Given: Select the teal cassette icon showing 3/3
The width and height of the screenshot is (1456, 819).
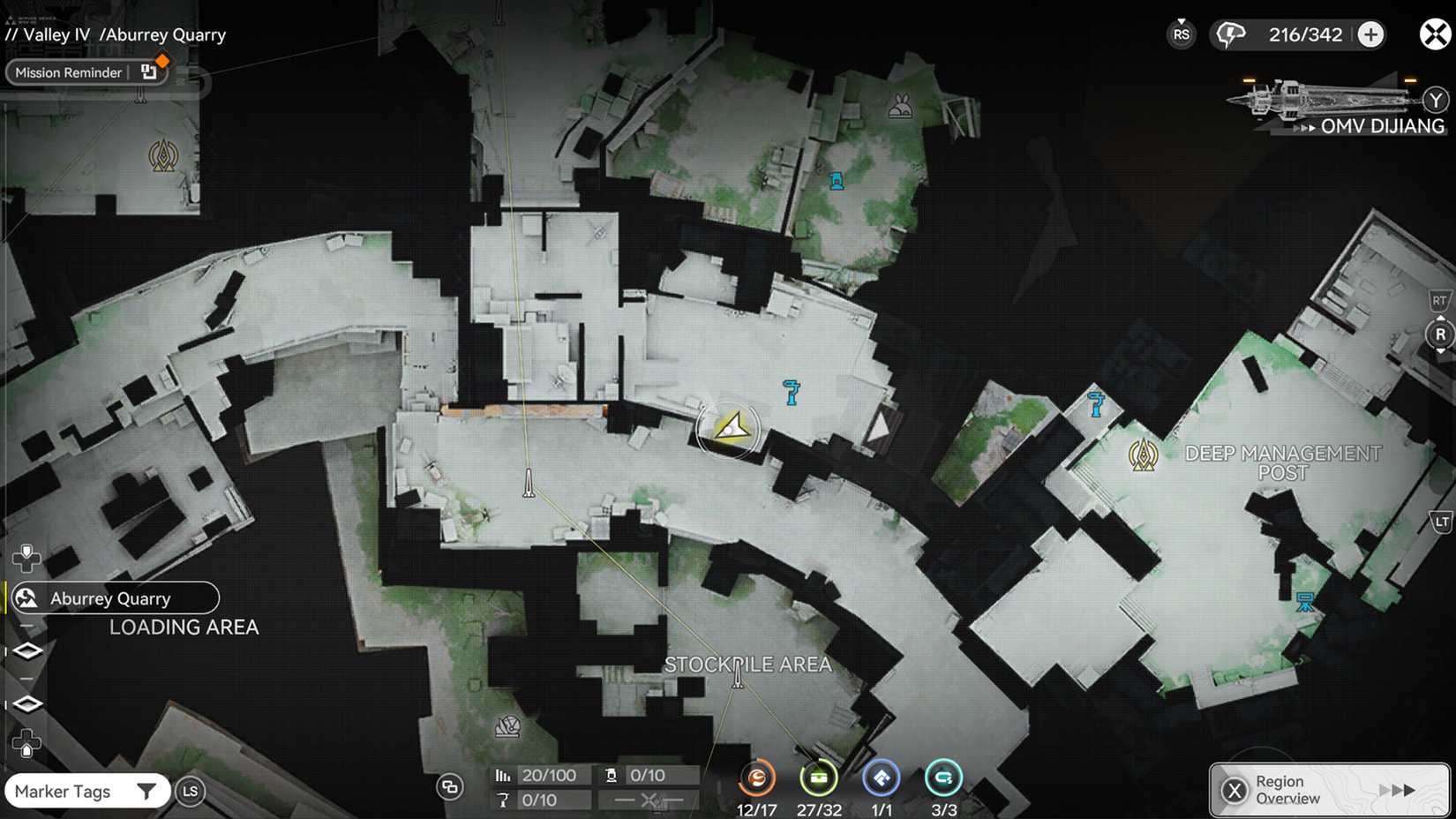Looking at the screenshot, I should [943, 778].
